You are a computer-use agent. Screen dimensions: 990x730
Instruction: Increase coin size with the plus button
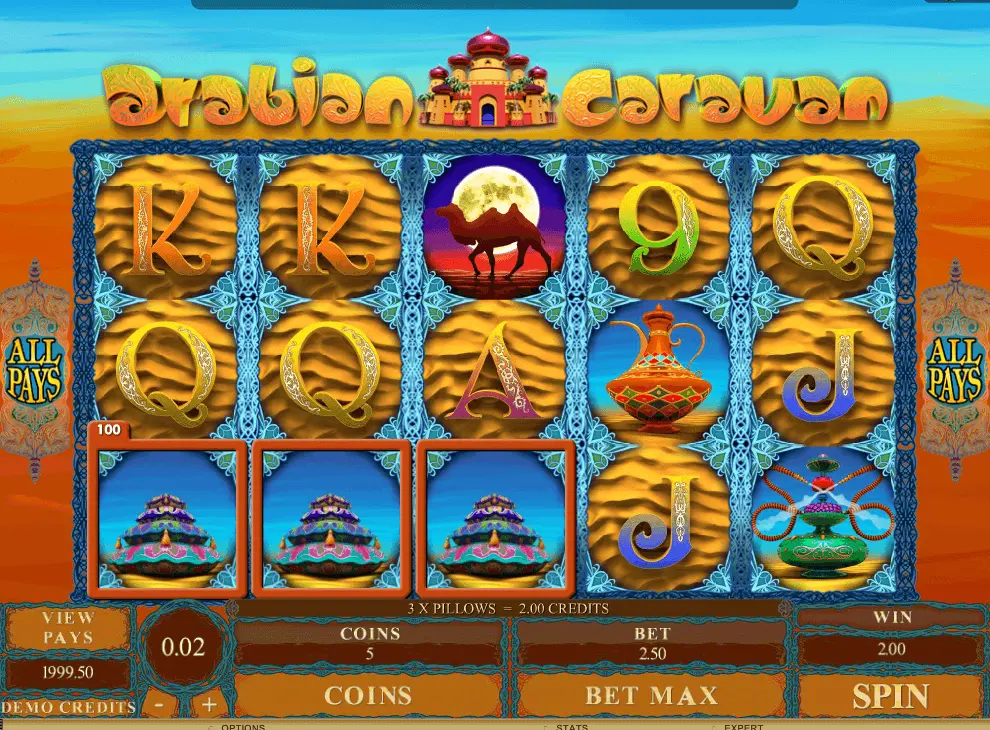pos(209,704)
